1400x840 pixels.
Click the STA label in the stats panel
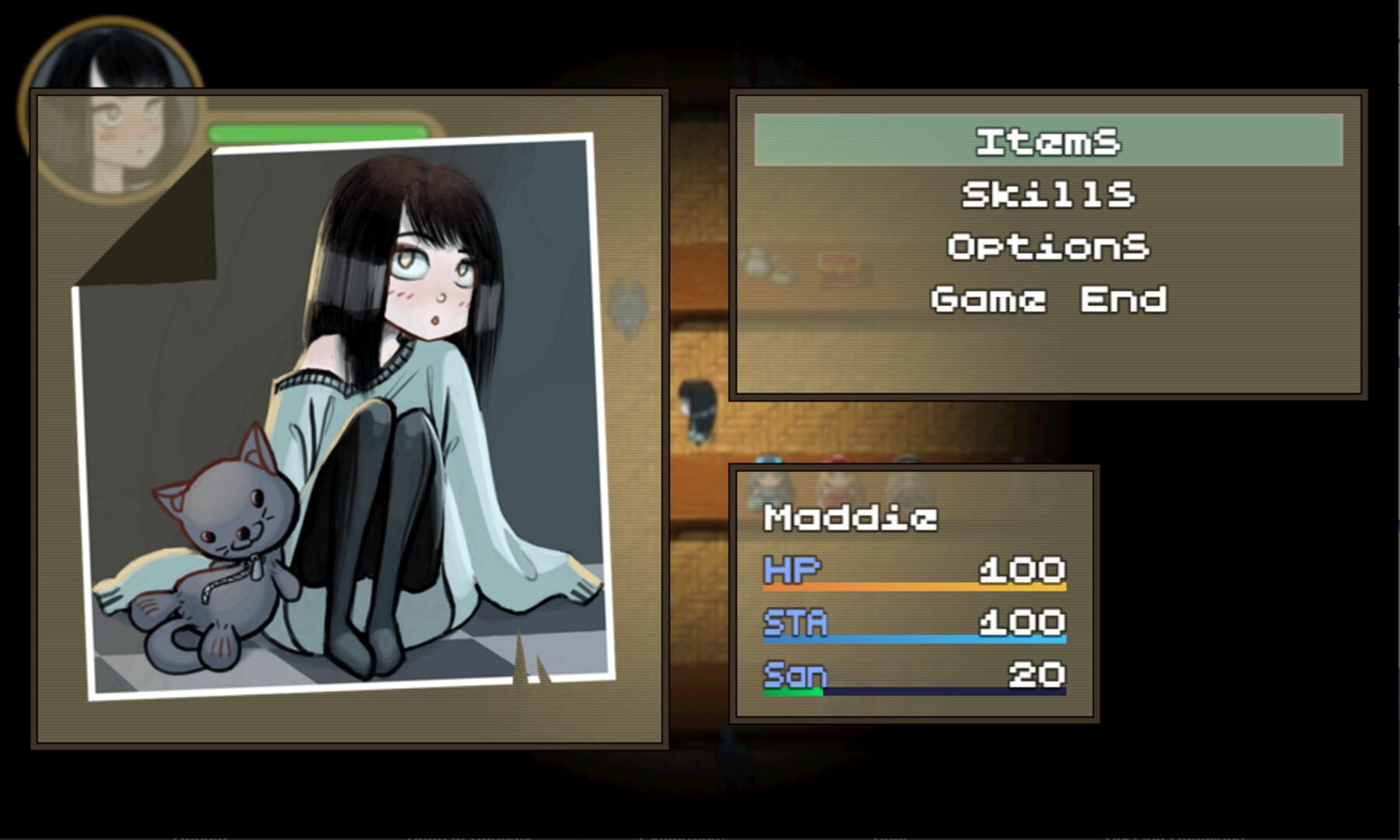pyautogui.click(x=795, y=622)
